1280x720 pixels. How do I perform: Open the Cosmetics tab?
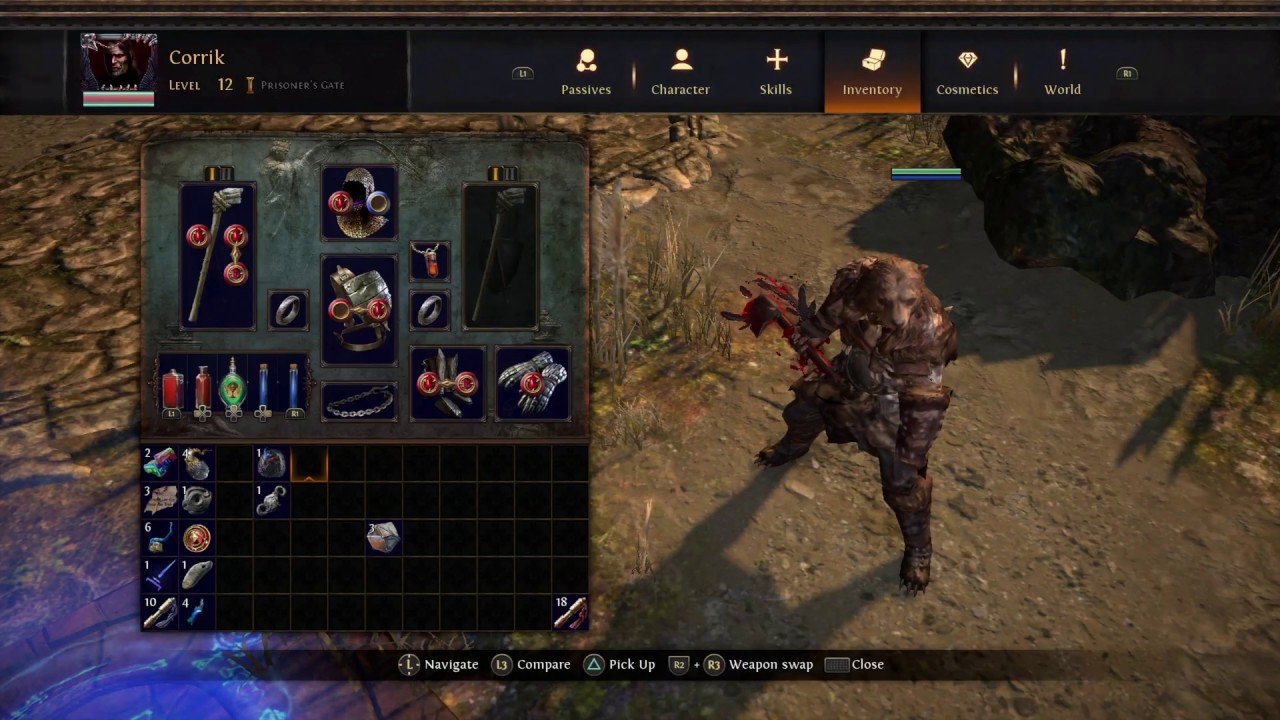tap(967, 73)
